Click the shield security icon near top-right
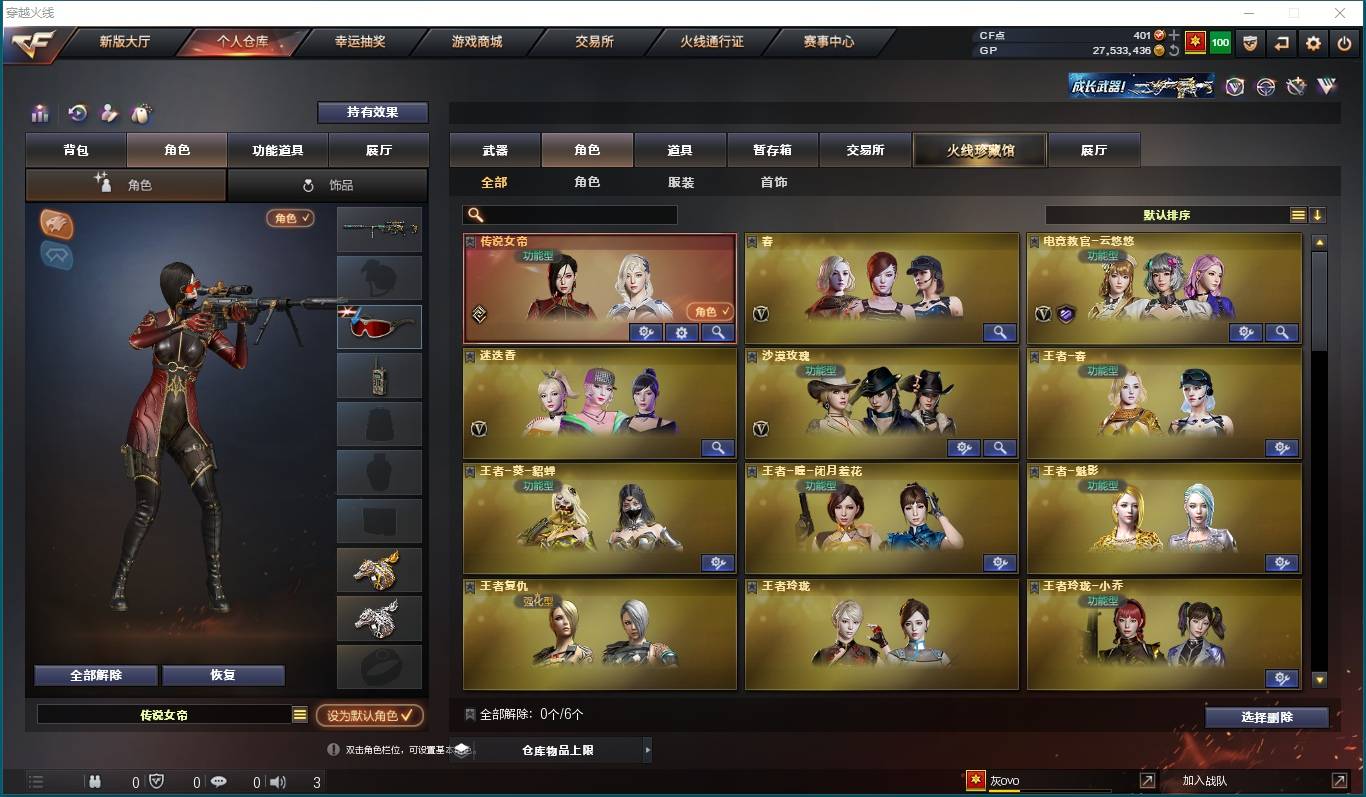Screen dimensions: 1366x797 pos(1251,43)
